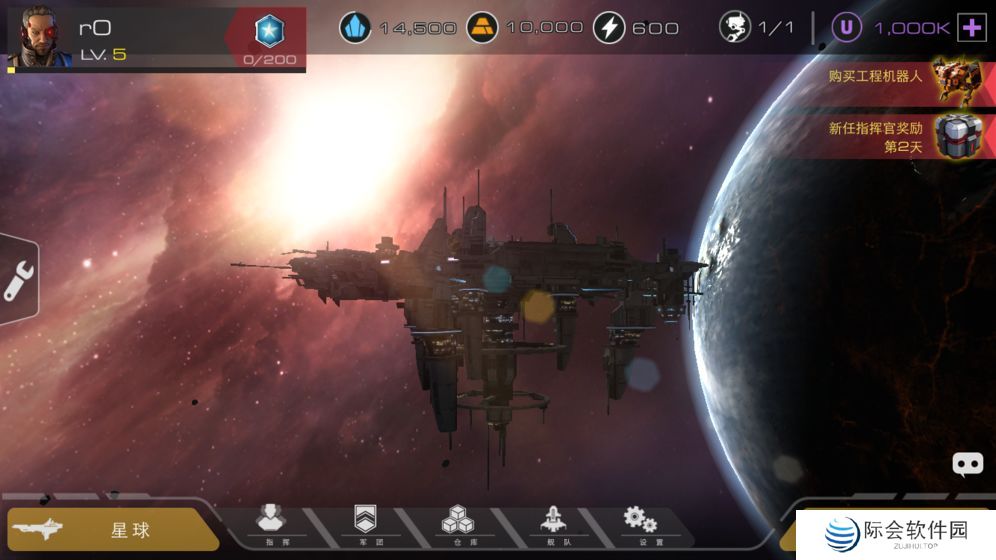Open the player avatar profile
The image size is (996, 560).
(40, 36)
